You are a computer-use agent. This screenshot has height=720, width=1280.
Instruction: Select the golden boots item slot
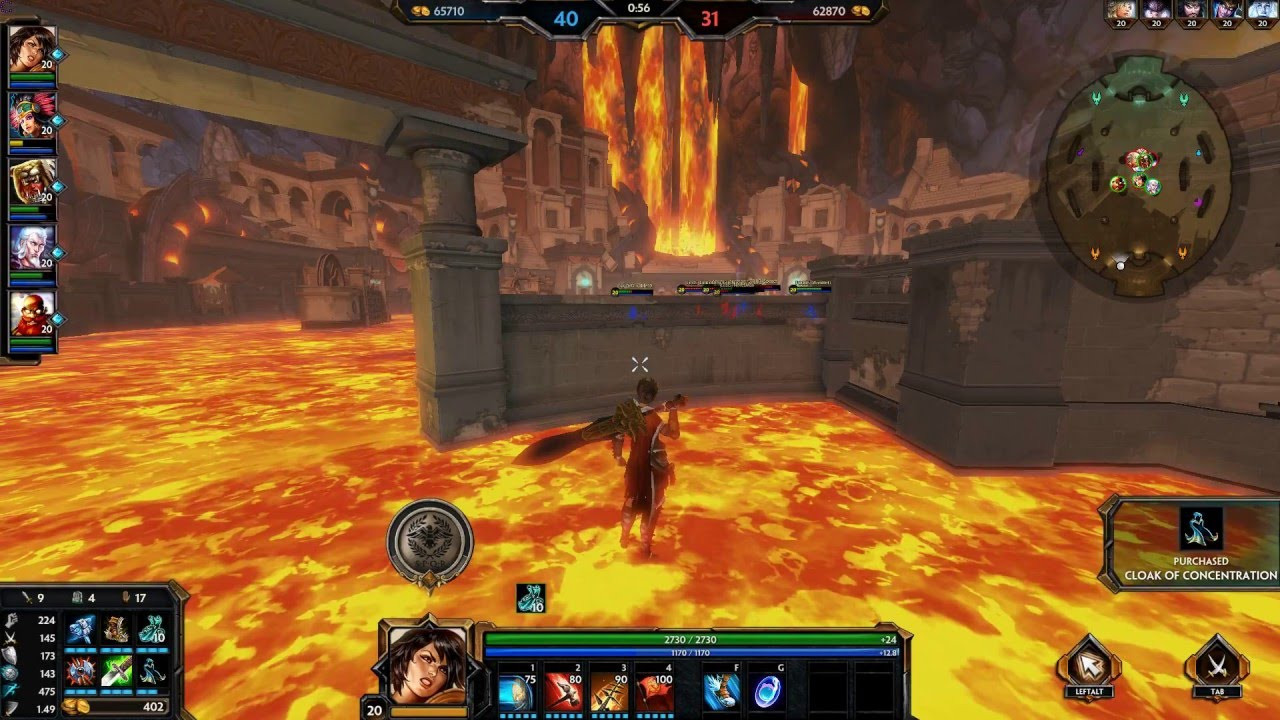coord(116,632)
